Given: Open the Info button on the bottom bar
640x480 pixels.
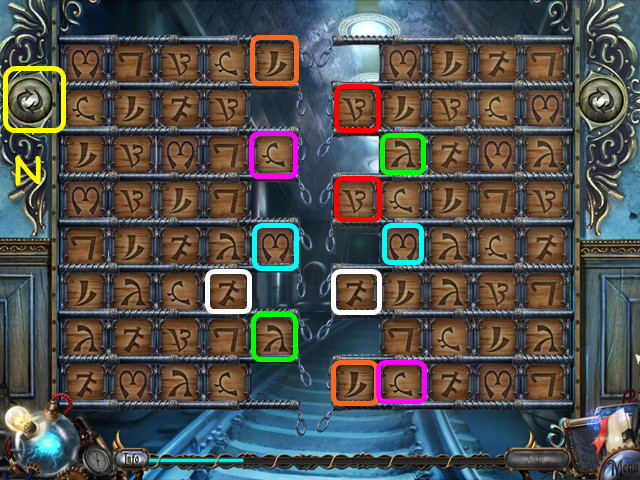Looking at the screenshot, I should (x=130, y=459).
